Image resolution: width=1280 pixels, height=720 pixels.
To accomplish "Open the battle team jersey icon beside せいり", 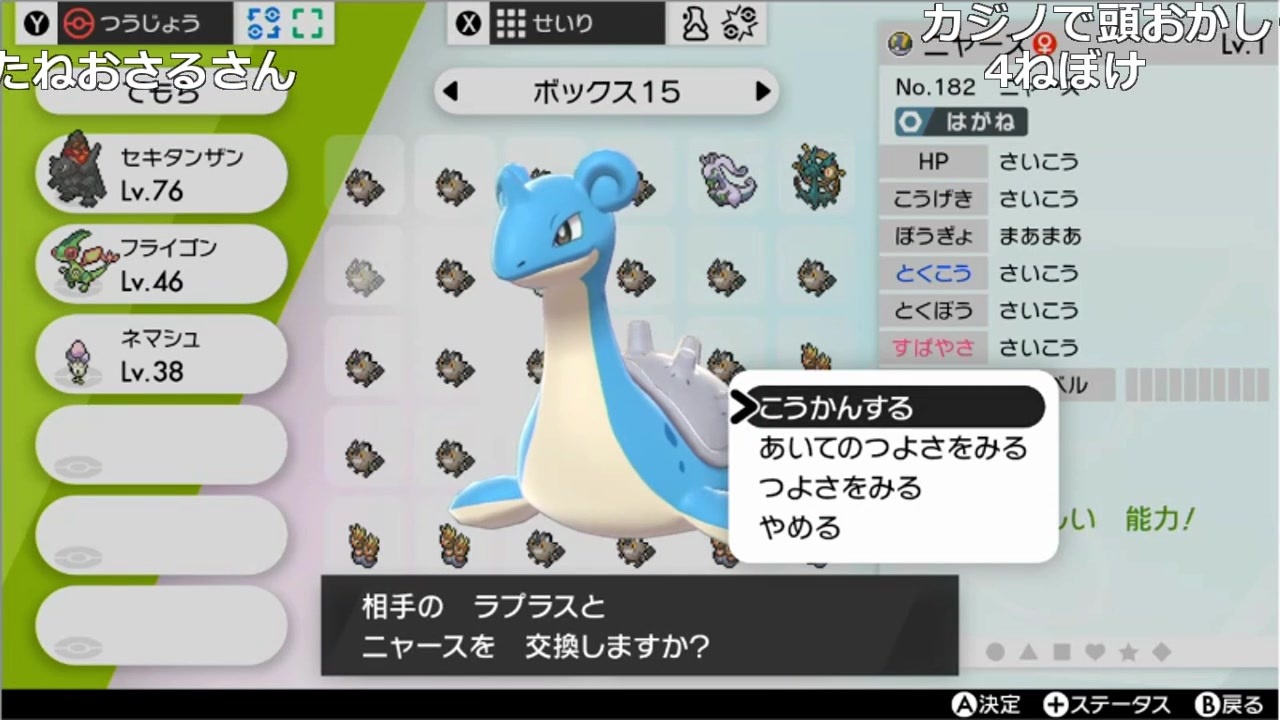I will coord(695,22).
